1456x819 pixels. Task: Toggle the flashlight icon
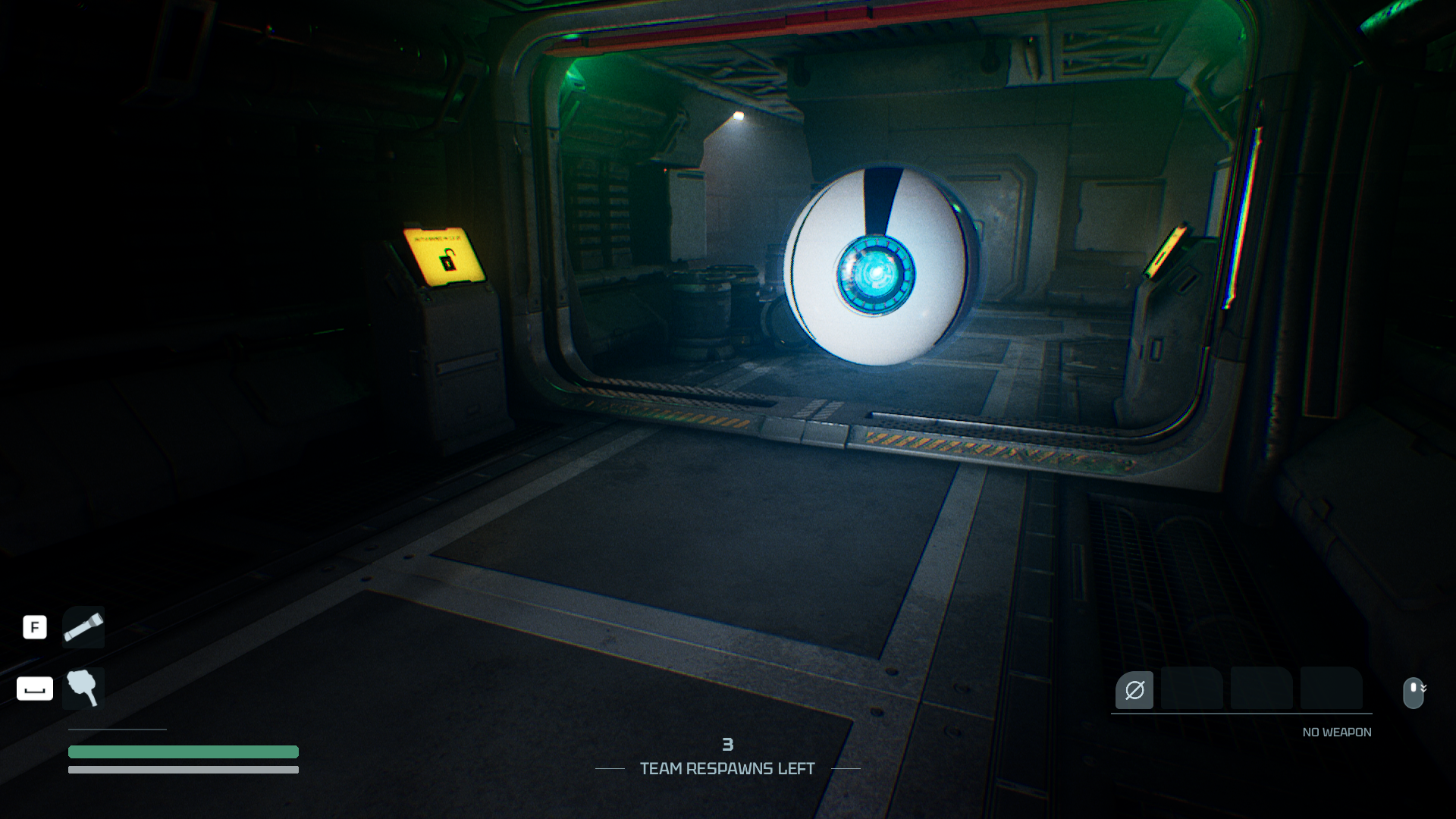click(83, 627)
